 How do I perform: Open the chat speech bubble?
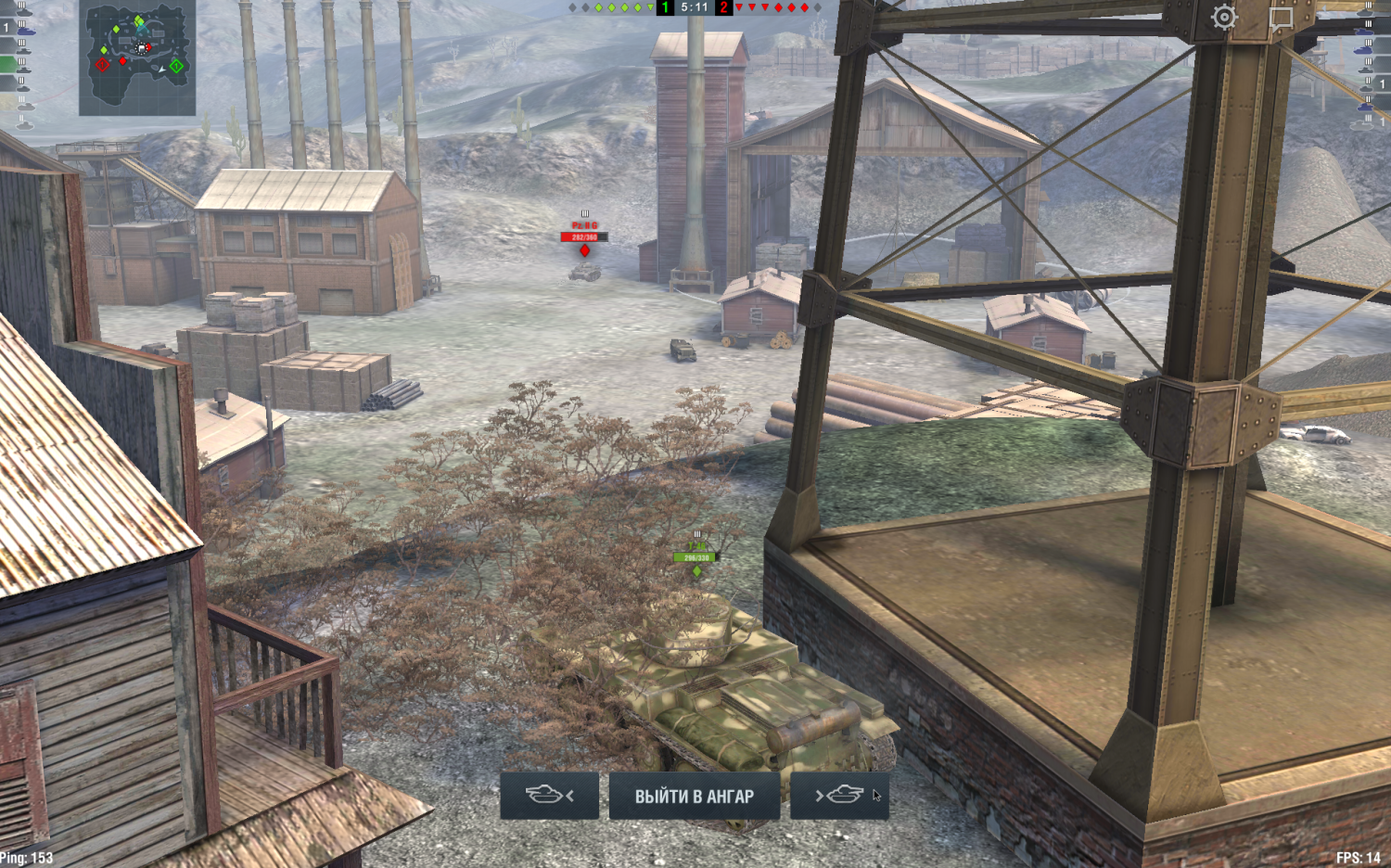1281,18
